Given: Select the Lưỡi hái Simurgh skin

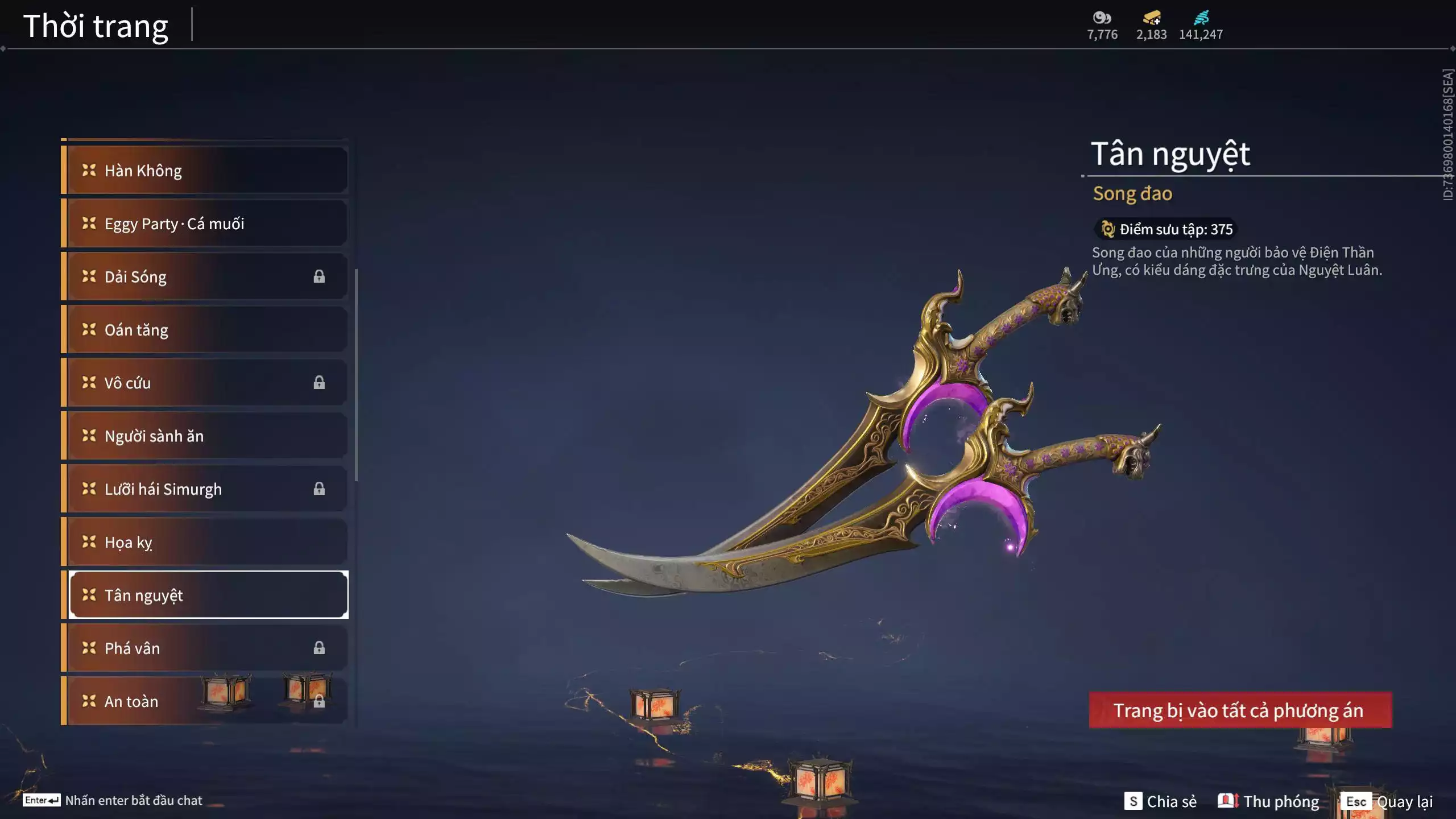Looking at the screenshot, I should (205, 489).
